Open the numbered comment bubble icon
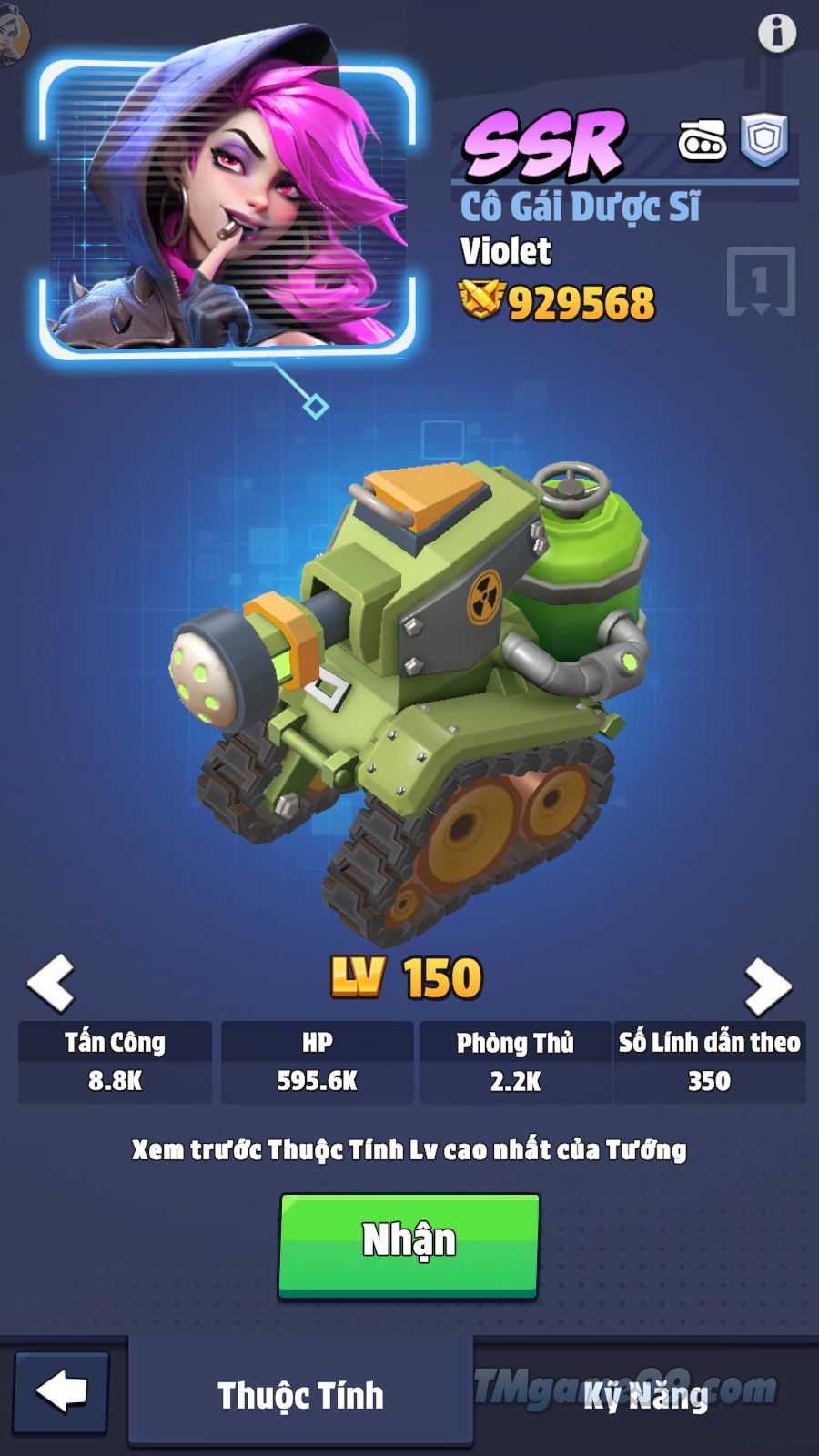Image resolution: width=819 pixels, height=1456 pixels. (x=761, y=281)
